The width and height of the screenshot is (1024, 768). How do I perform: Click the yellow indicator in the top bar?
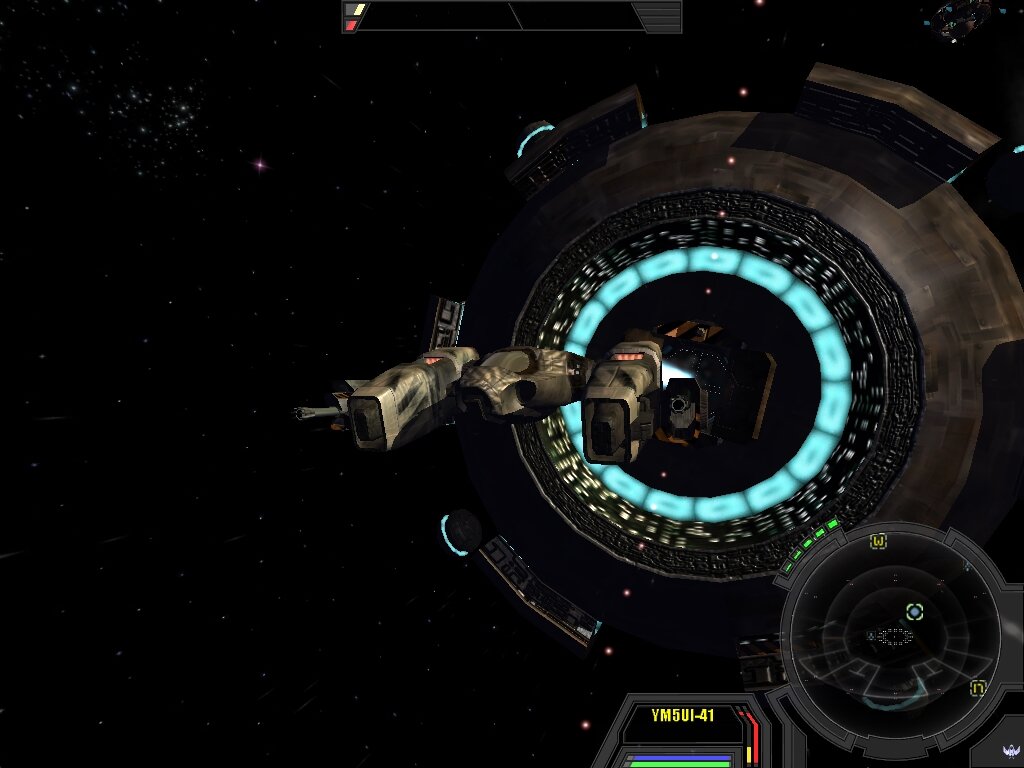(x=355, y=10)
